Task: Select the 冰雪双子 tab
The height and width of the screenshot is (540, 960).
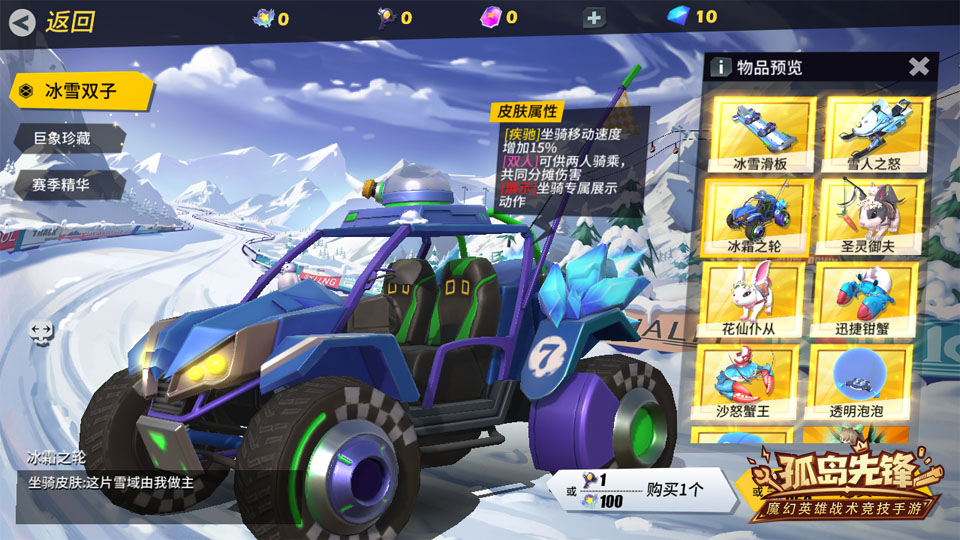Action: pyautogui.click(x=80, y=91)
